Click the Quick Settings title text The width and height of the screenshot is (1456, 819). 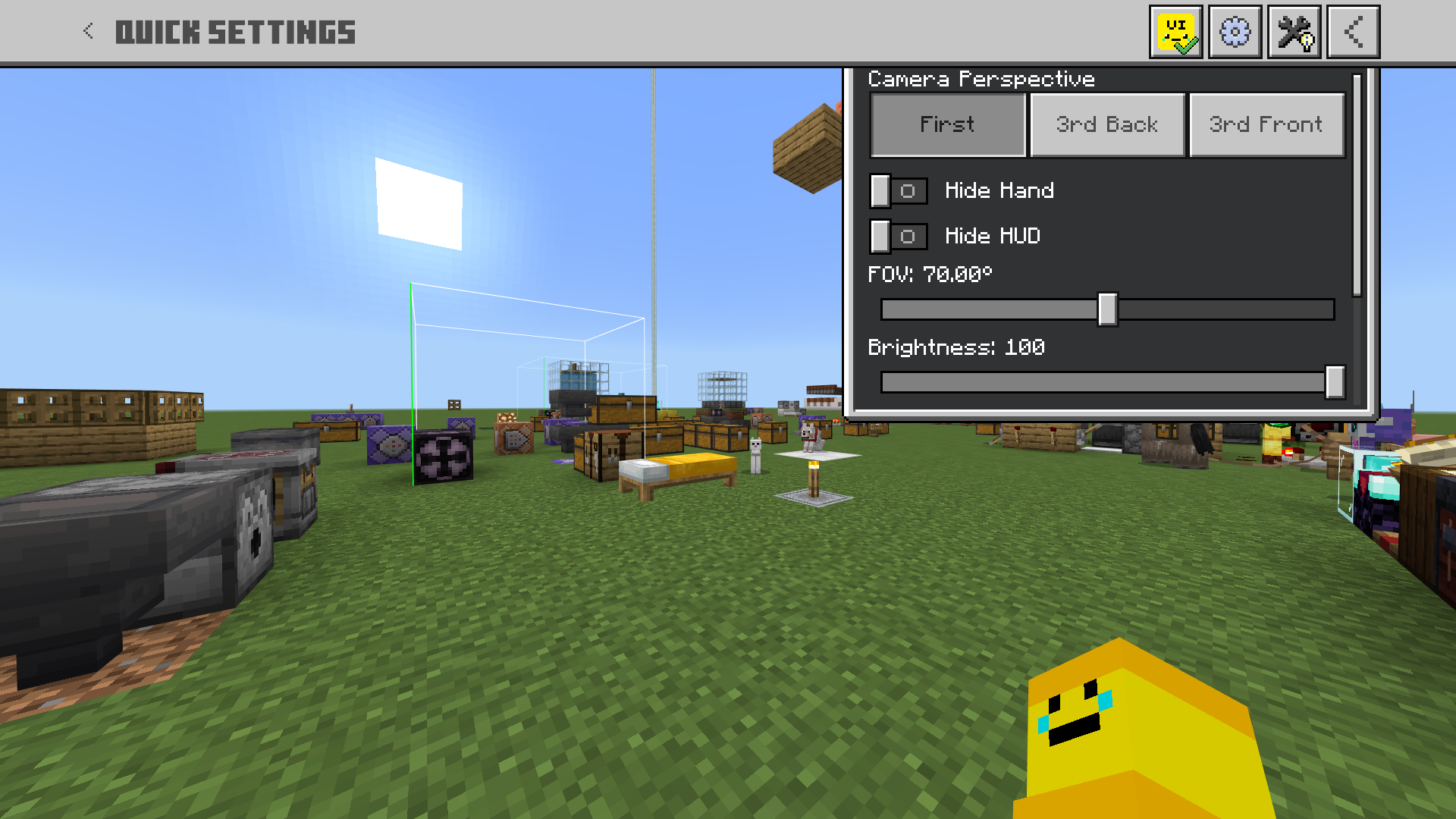coord(236,31)
